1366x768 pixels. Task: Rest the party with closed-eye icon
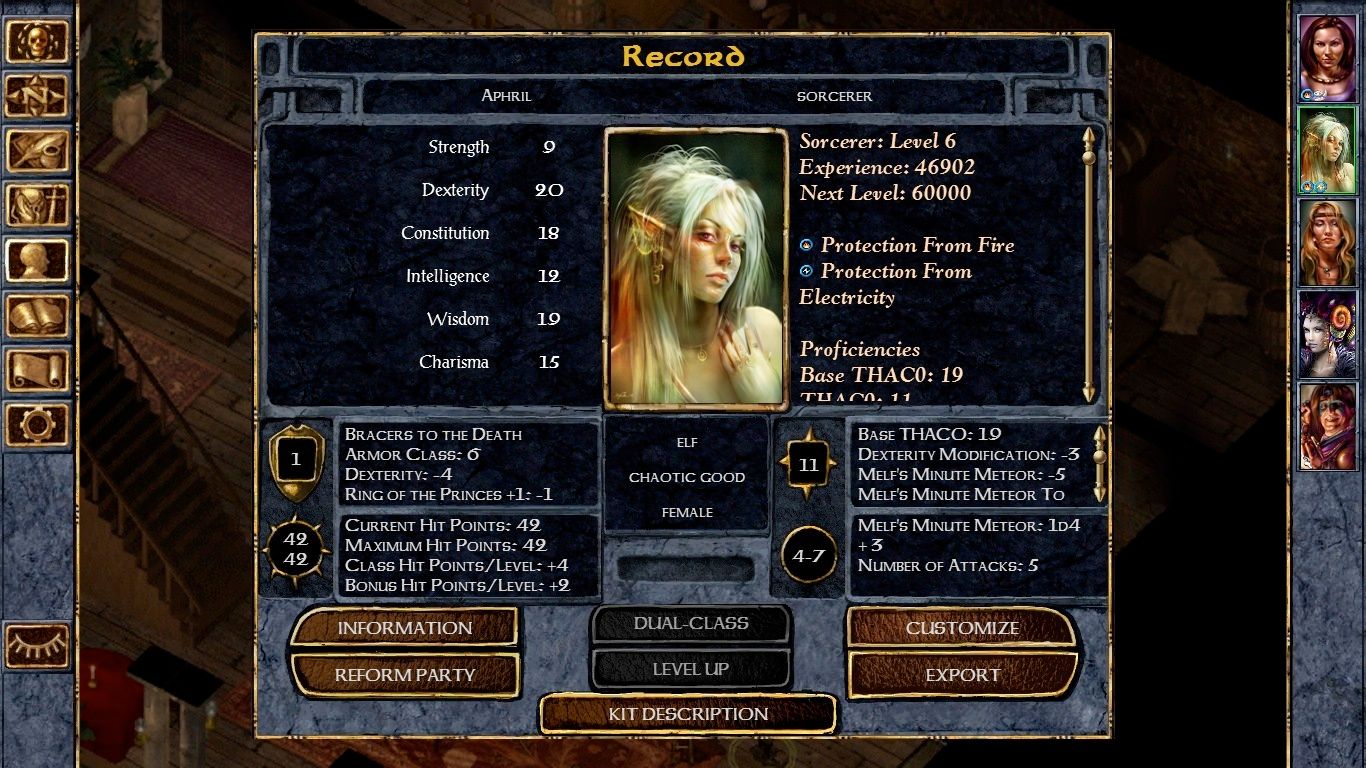click(37, 645)
